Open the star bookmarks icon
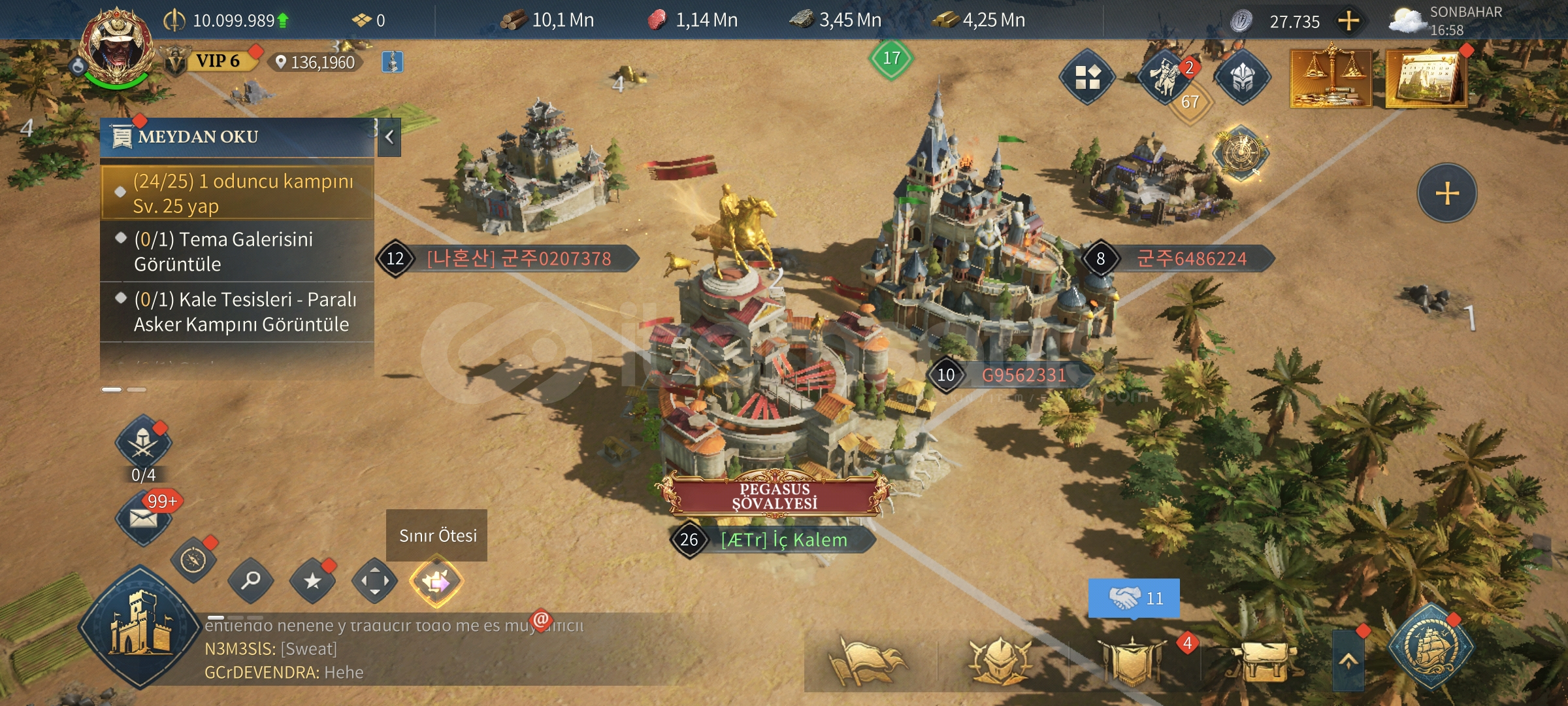Viewport: 1568px width, 706px height. tap(313, 580)
